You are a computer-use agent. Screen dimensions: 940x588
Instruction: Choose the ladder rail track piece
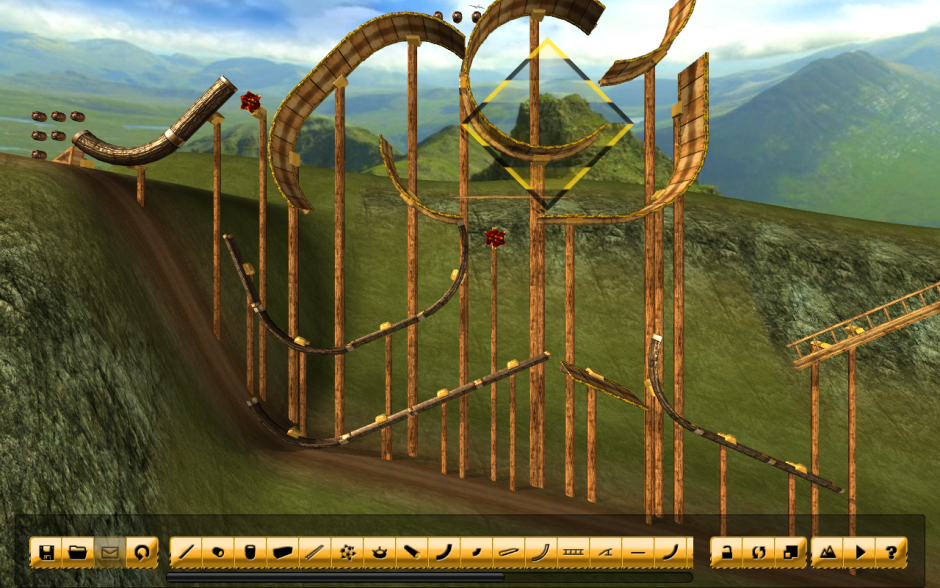click(x=572, y=551)
